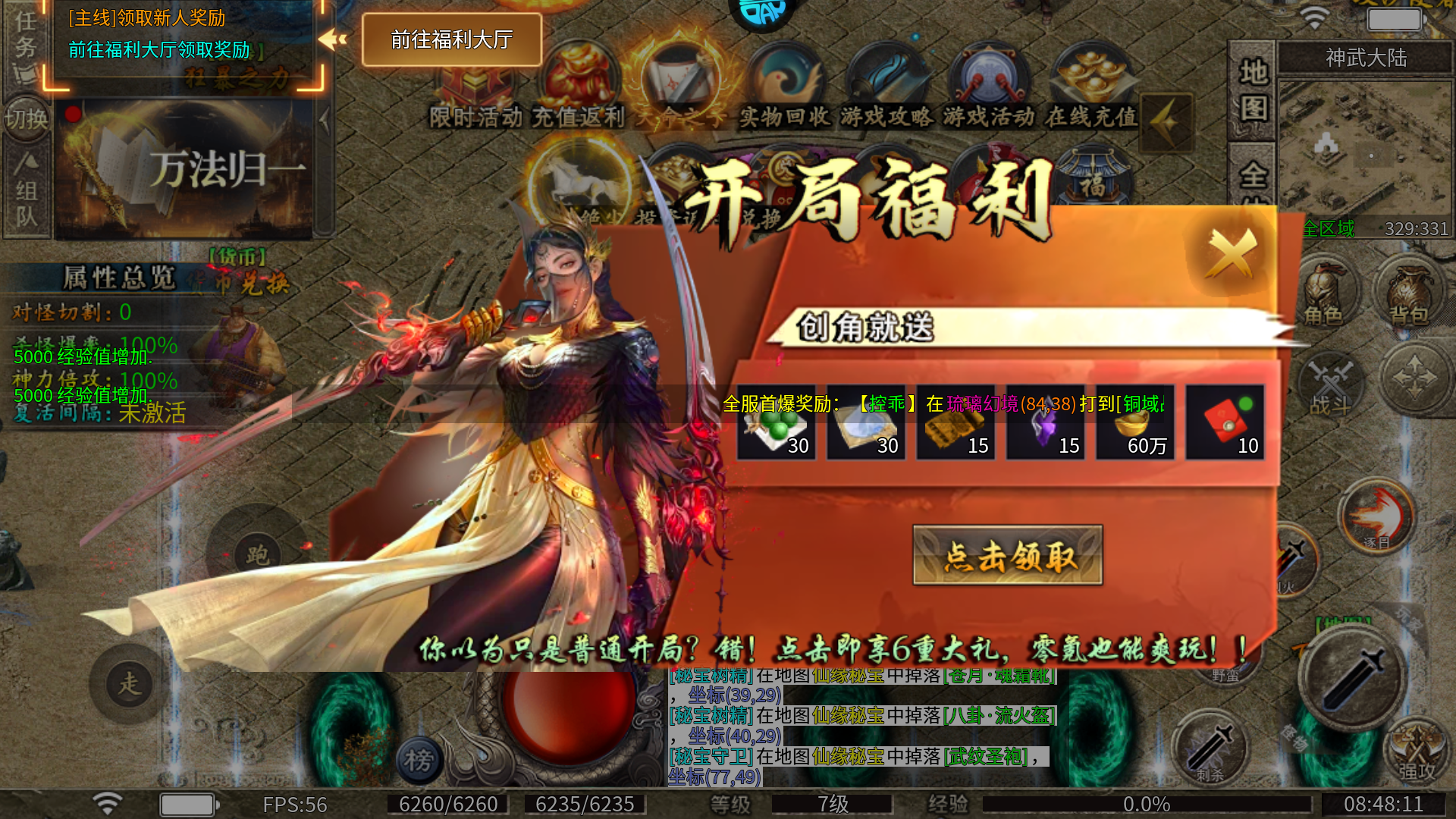This screenshot has width=1456, height=819.
Task: Toggle 跑 run movement mode
Action: pos(257,554)
